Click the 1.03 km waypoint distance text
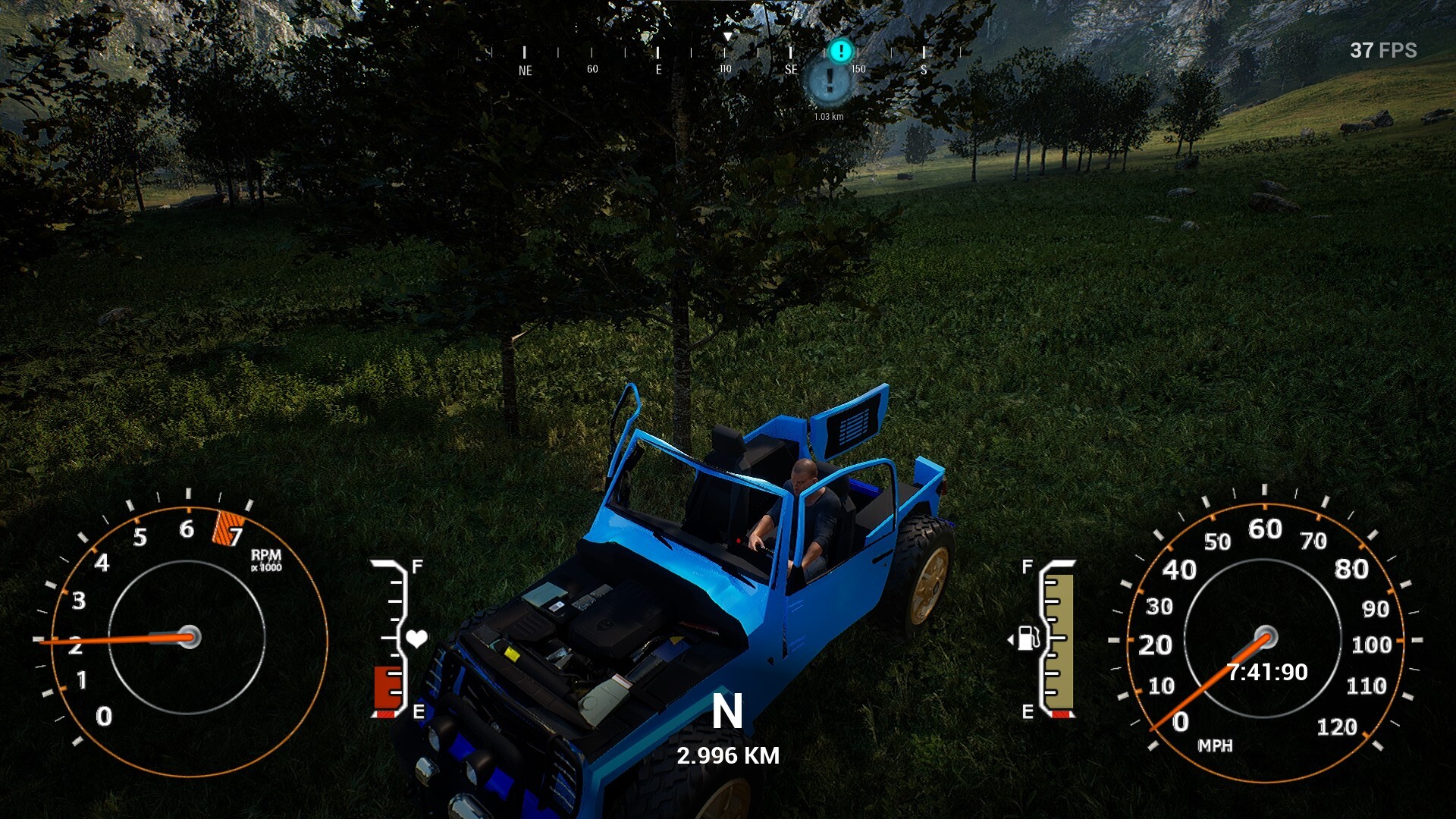Viewport: 1456px width, 819px height. tap(829, 118)
